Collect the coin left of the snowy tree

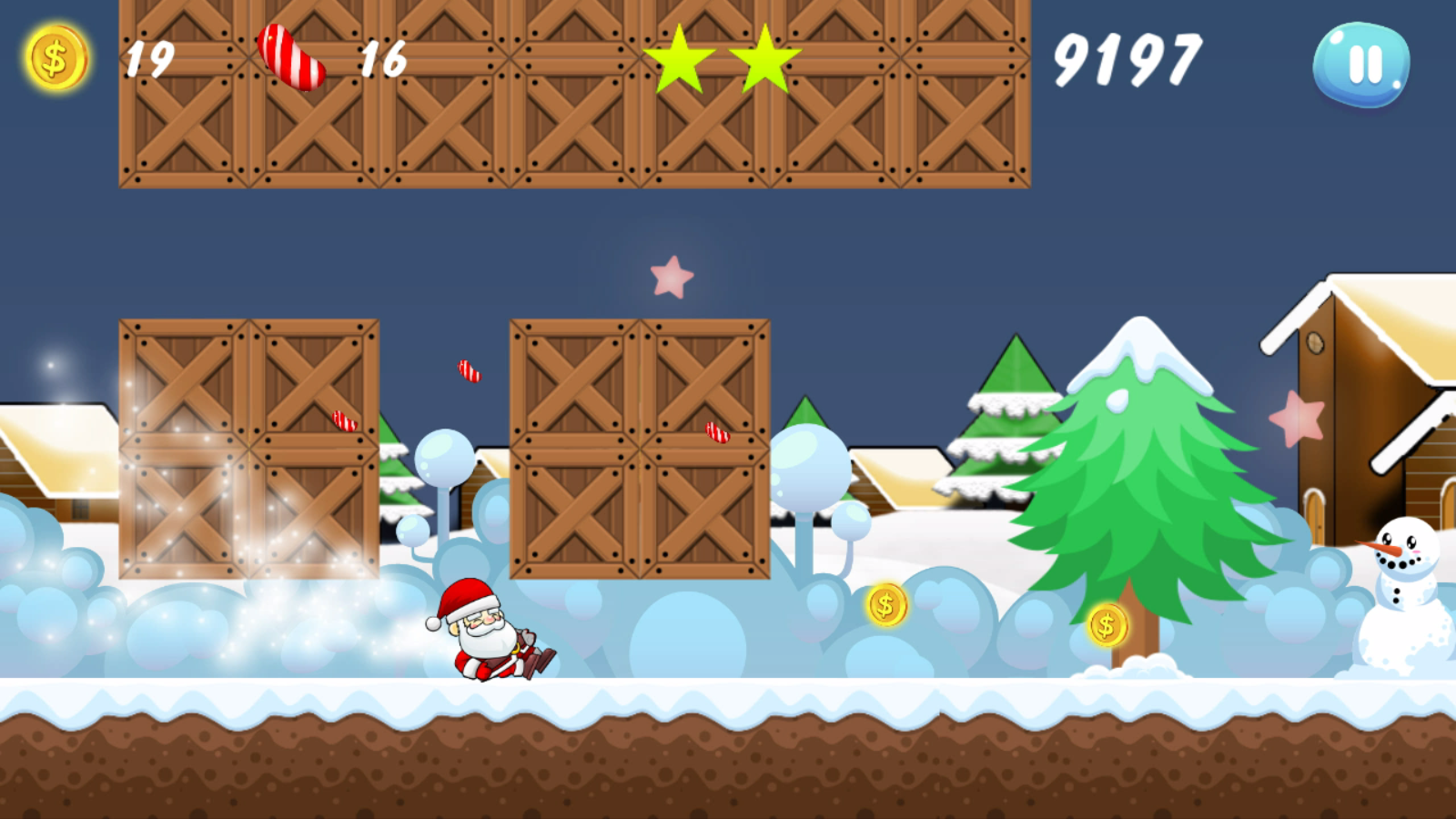click(x=884, y=605)
